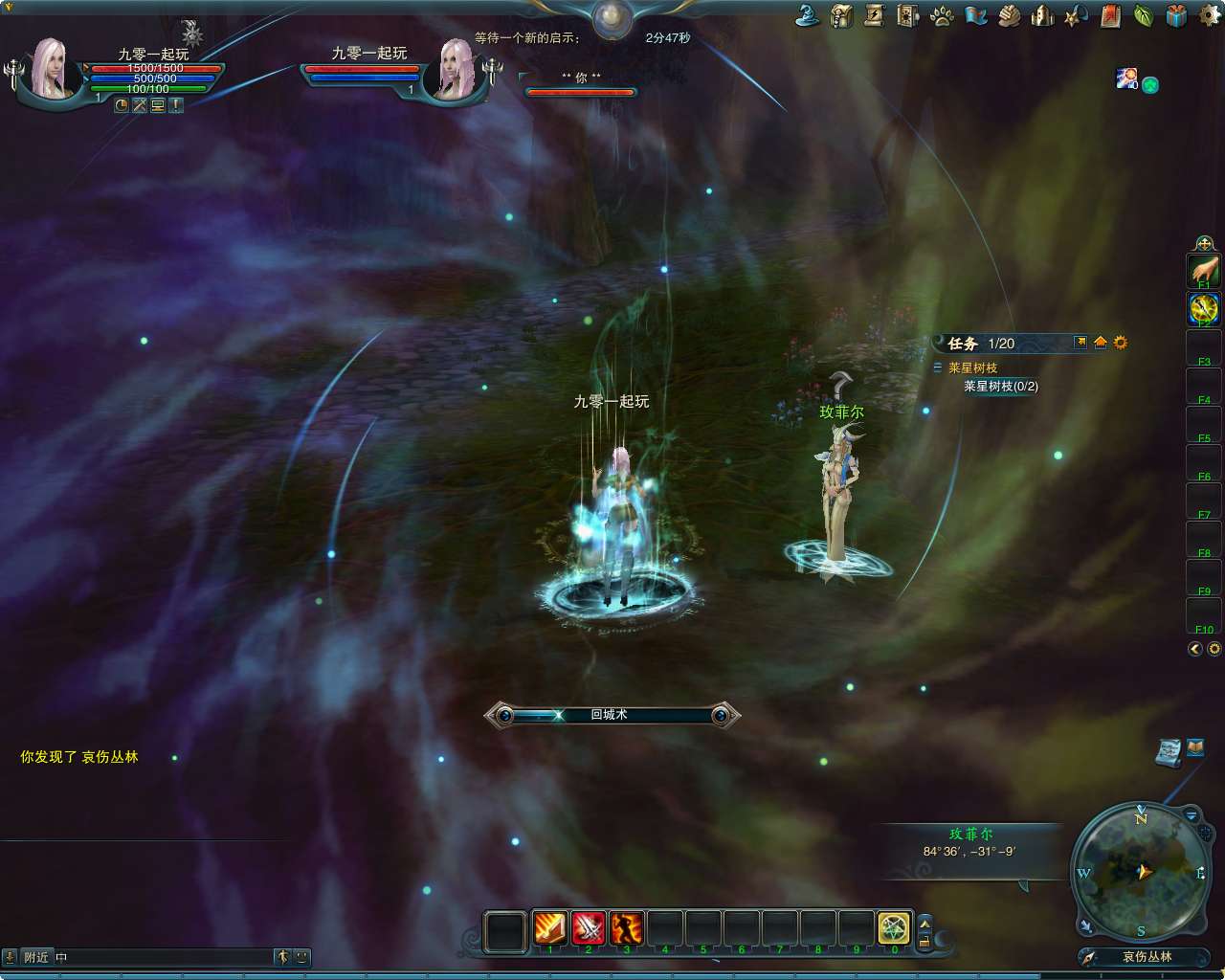Select skill slot 2 on the hotbar
Image resolution: width=1225 pixels, height=980 pixels.
(x=587, y=927)
